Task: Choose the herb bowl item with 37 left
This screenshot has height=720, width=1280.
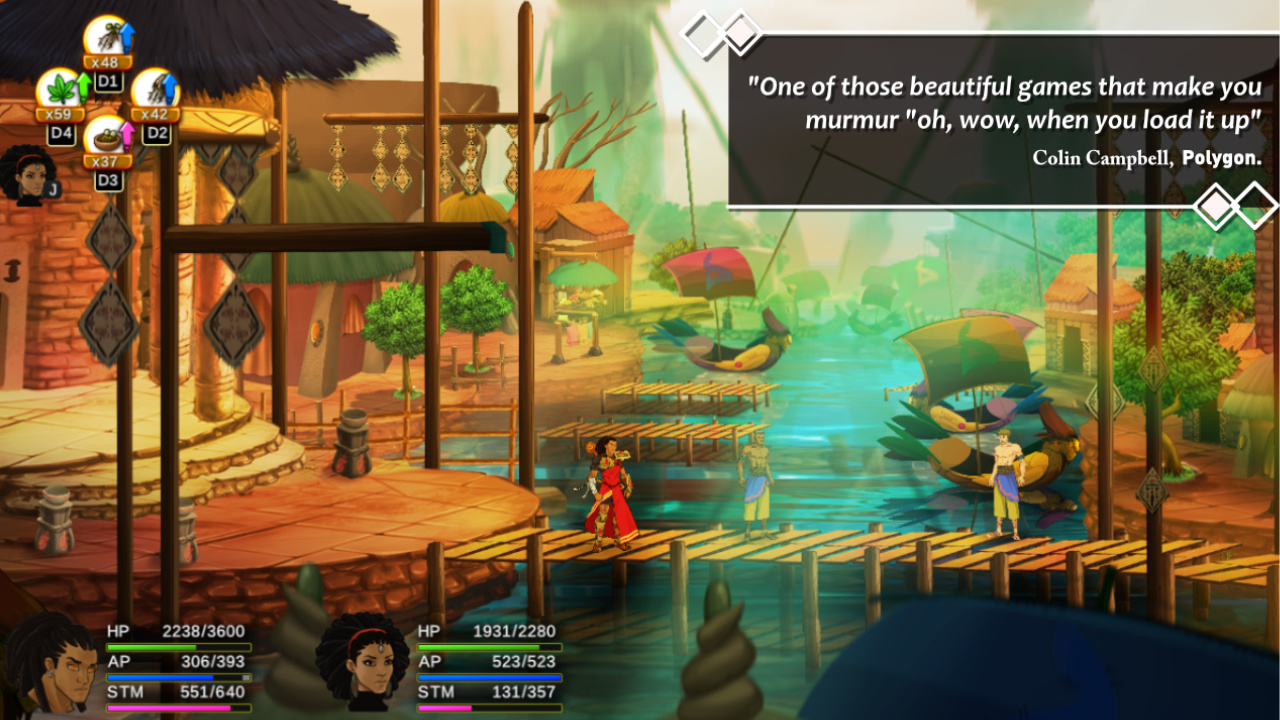Action: pyautogui.click(x=106, y=139)
